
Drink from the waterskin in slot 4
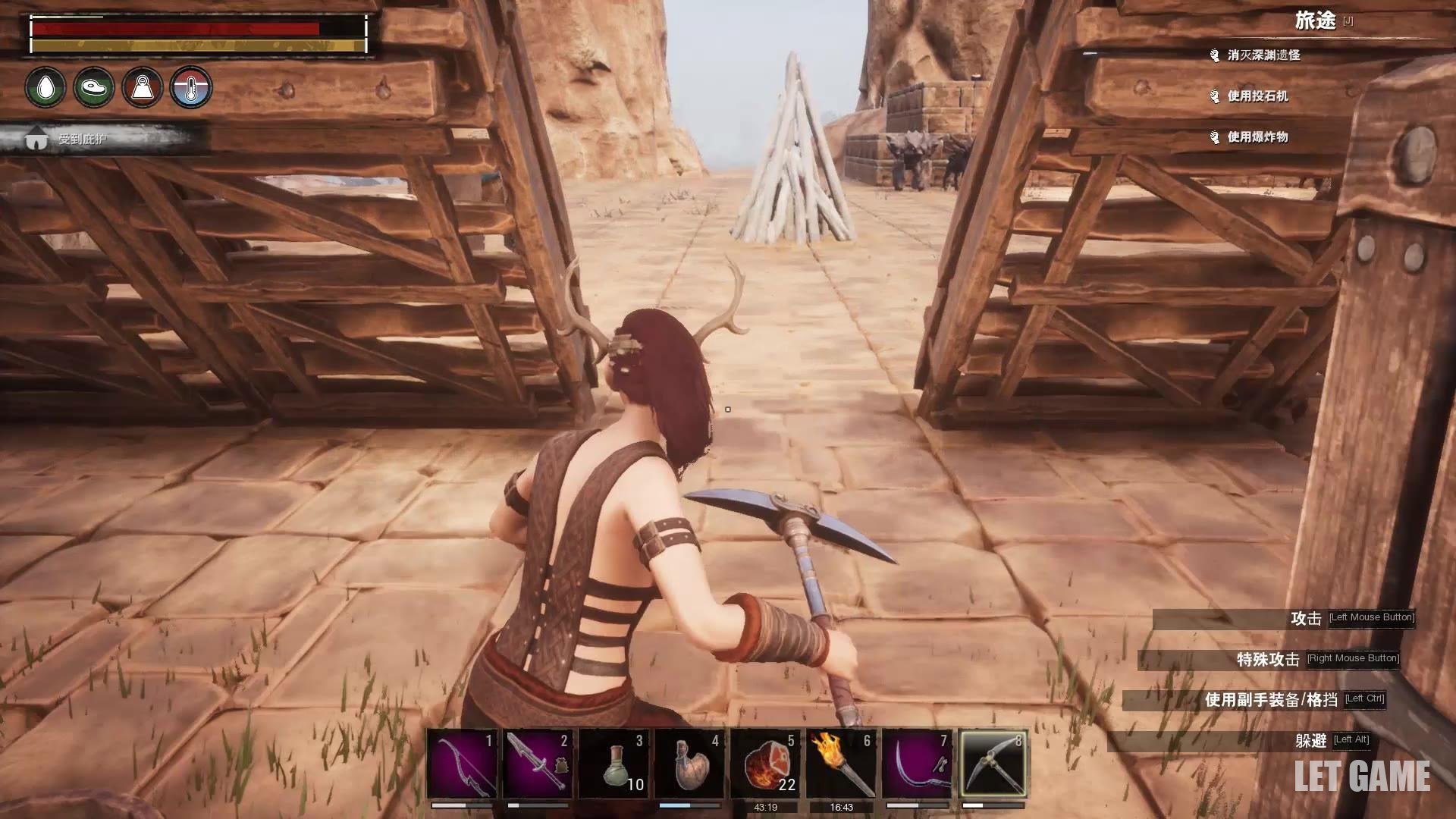point(689,763)
